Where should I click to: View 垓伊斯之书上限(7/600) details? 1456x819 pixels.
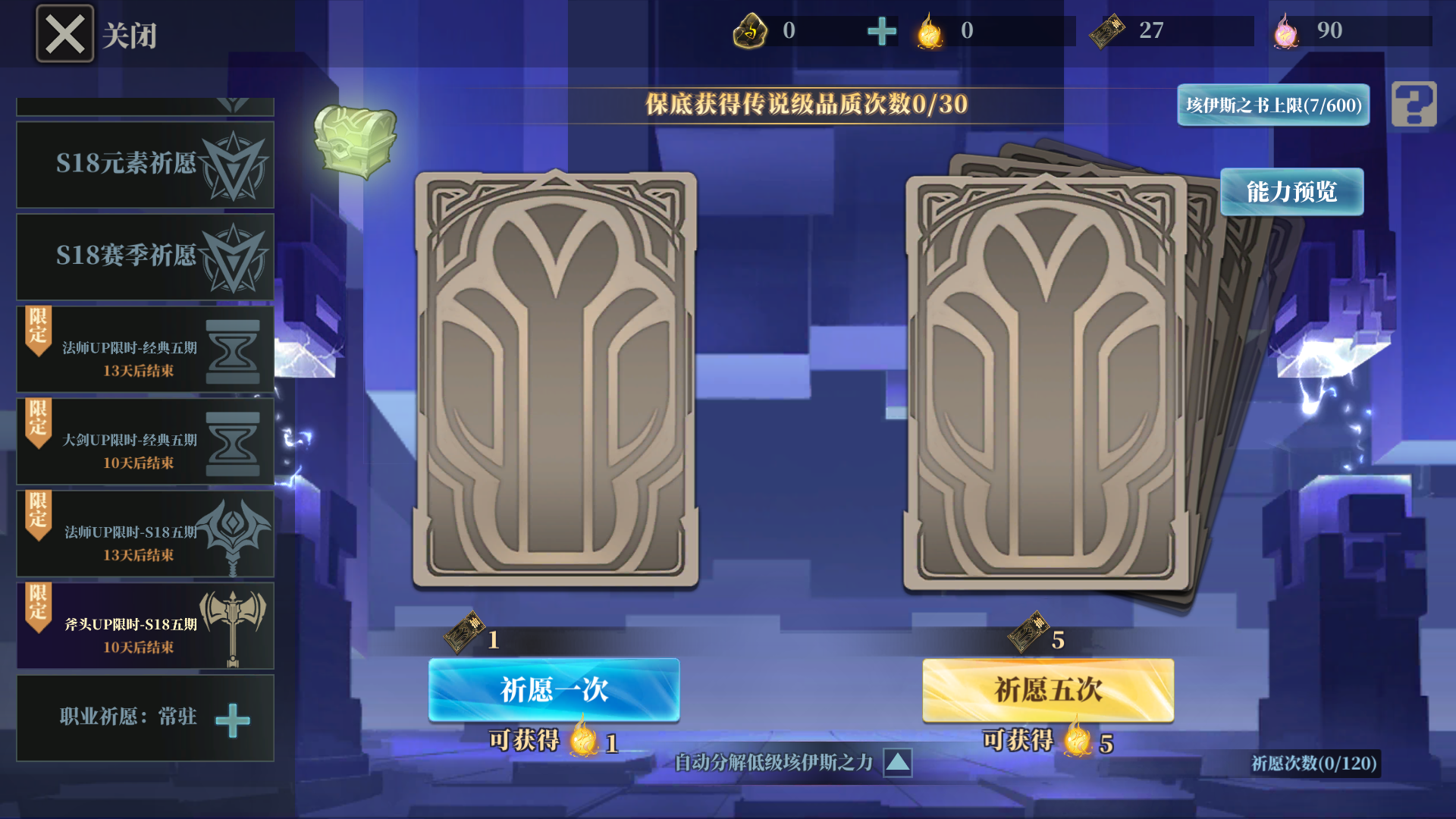coord(1272,105)
